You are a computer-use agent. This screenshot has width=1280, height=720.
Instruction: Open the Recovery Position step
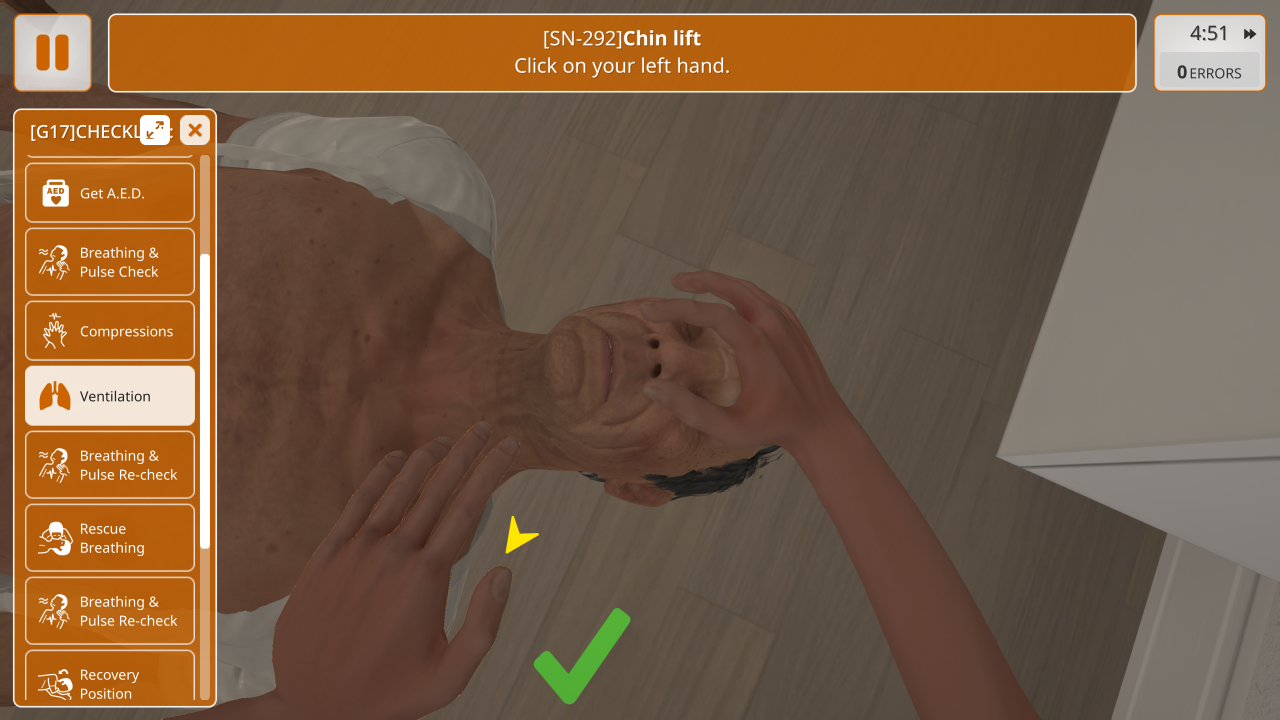[x=110, y=682]
